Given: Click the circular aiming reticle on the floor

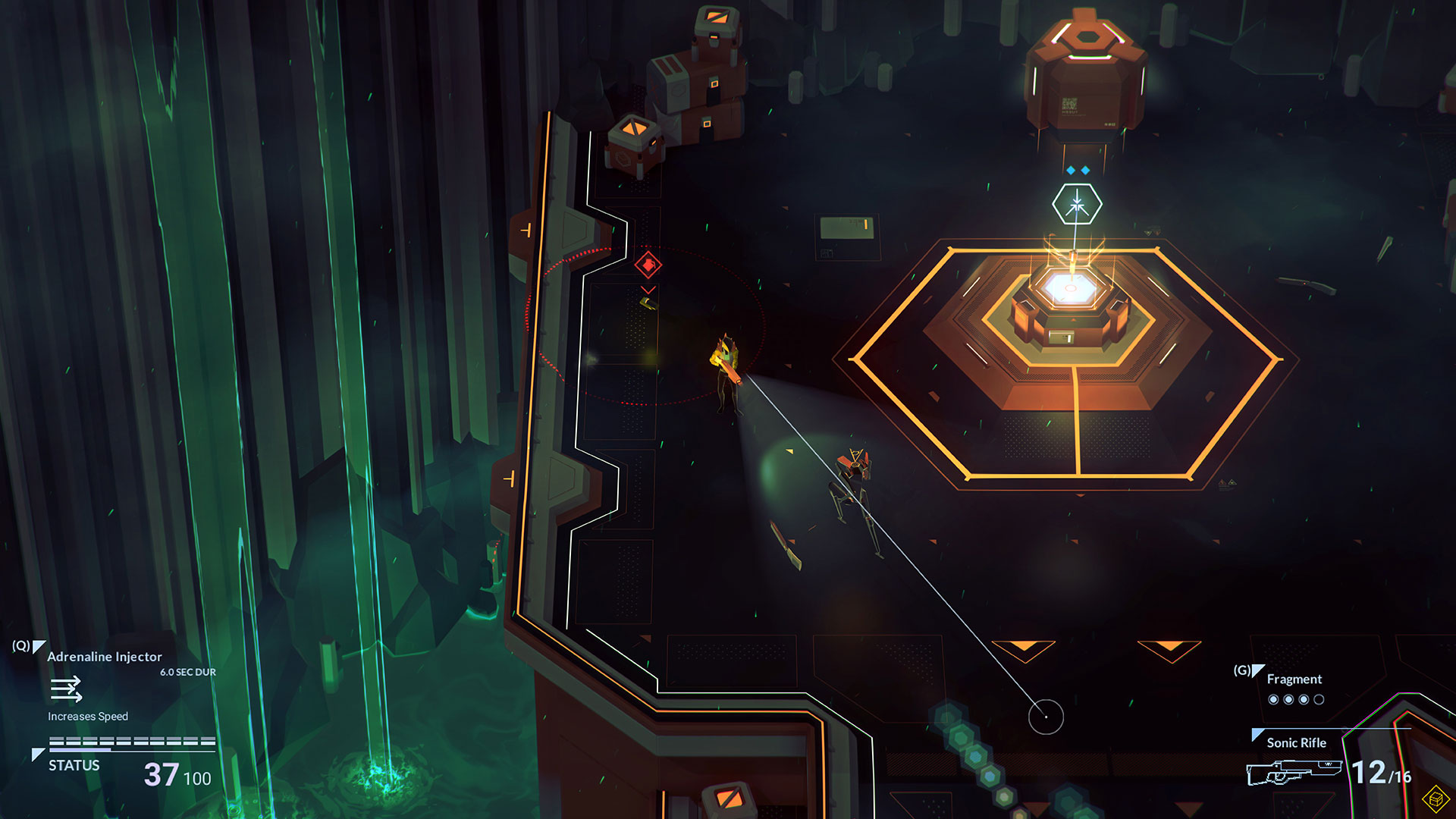Looking at the screenshot, I should [x=1044, y=716].
